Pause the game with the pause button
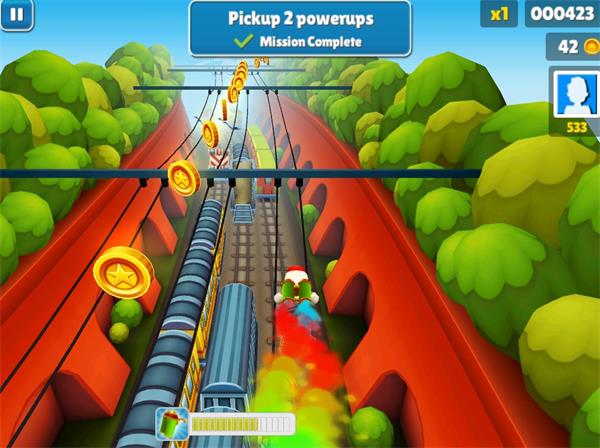Viewport: 600px width, 448px height. pos(19,14)
